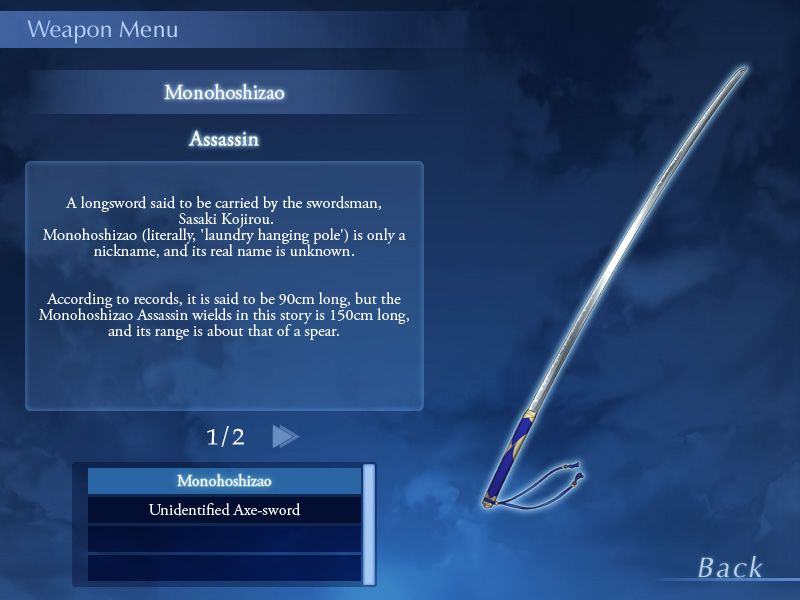
Task: Click the weapon list scrollbar
Action: coord(369,524)
